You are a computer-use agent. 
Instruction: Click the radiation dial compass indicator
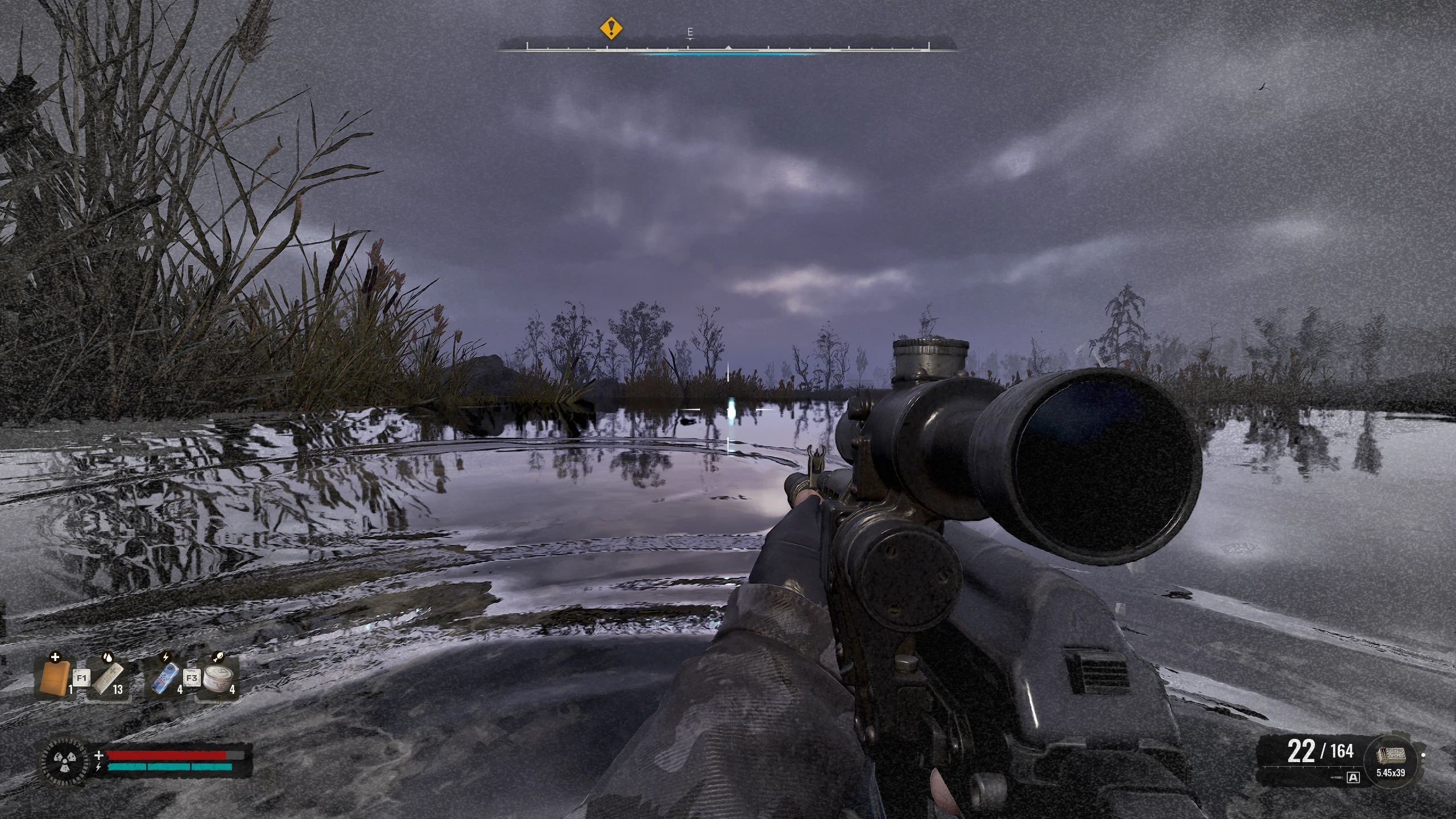(x=64, y=761)
